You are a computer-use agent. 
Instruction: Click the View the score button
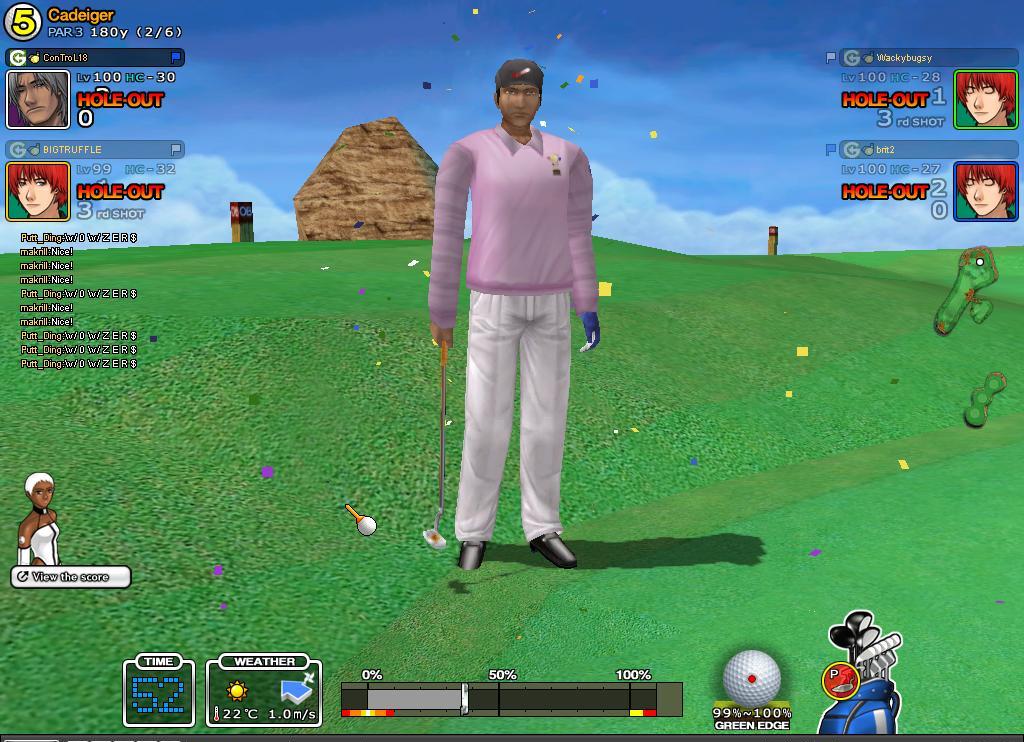(x=71, y=577)
